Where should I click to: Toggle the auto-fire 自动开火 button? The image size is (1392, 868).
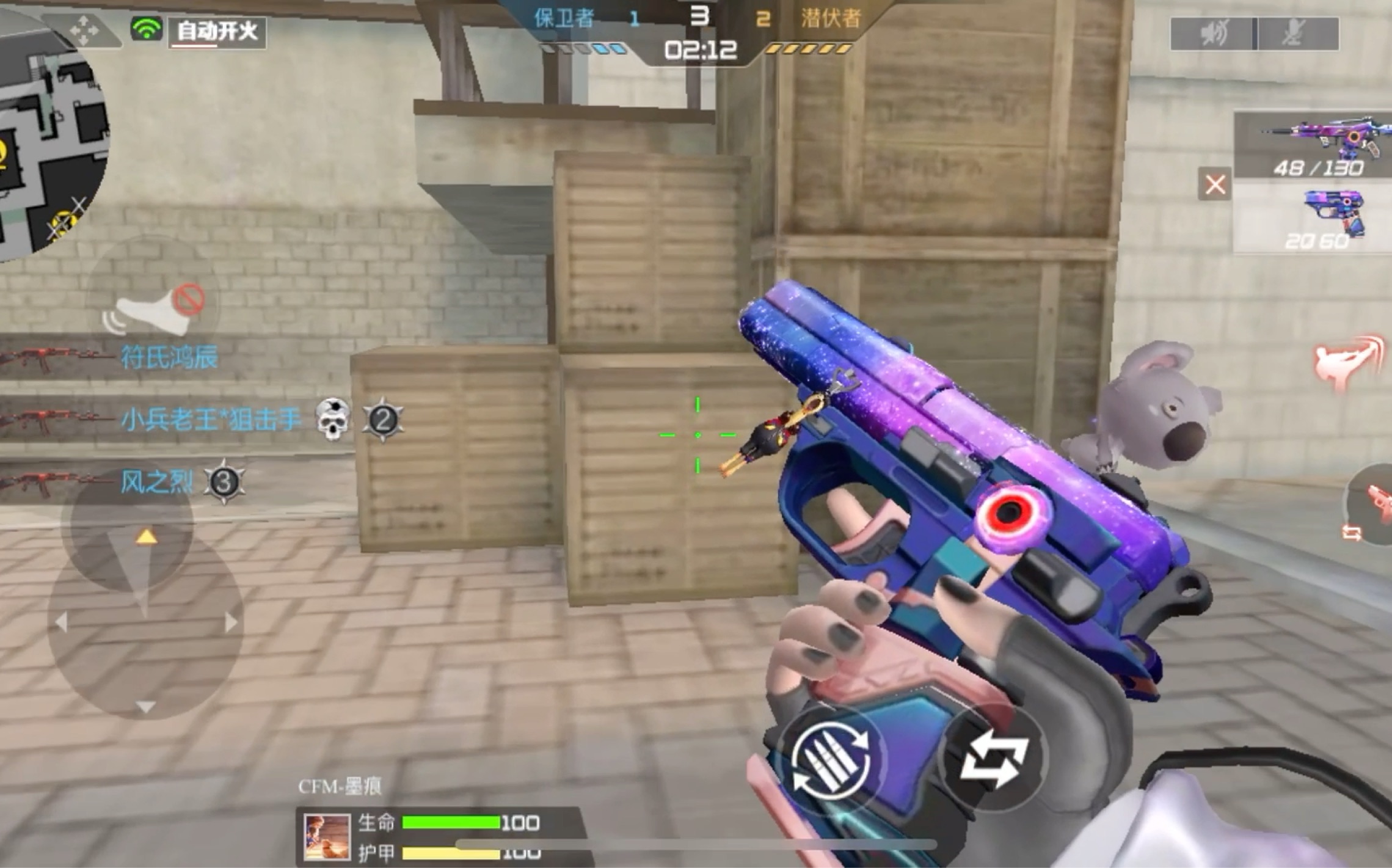217,31
